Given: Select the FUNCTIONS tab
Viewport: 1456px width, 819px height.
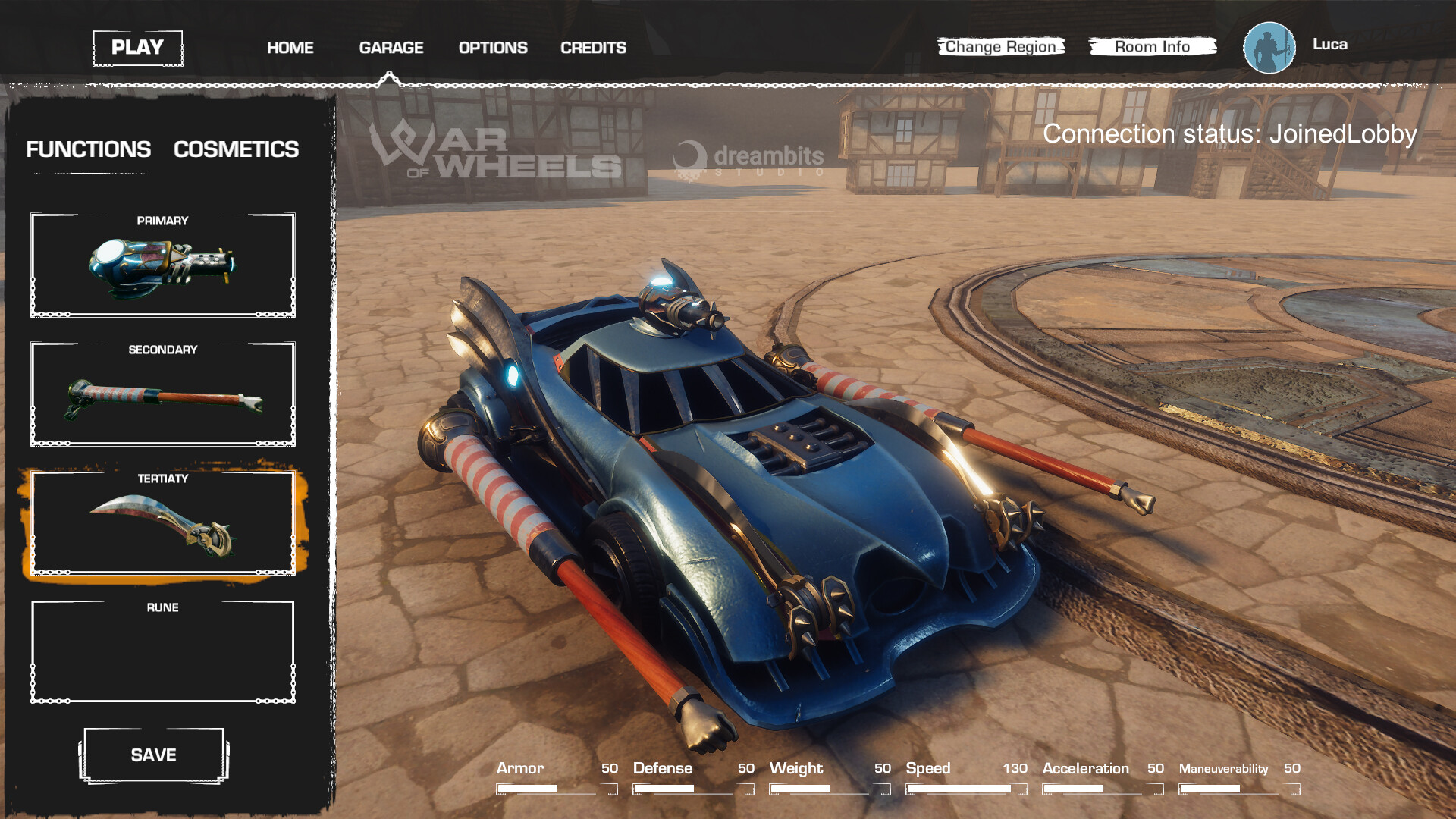Looking at the screenshot, I should [x=88, y=149].
